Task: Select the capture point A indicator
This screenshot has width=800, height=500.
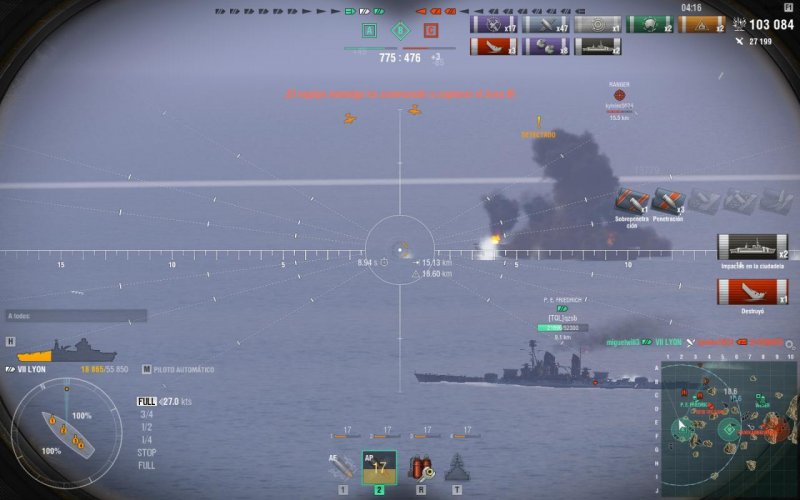Action: pos(368,31)
